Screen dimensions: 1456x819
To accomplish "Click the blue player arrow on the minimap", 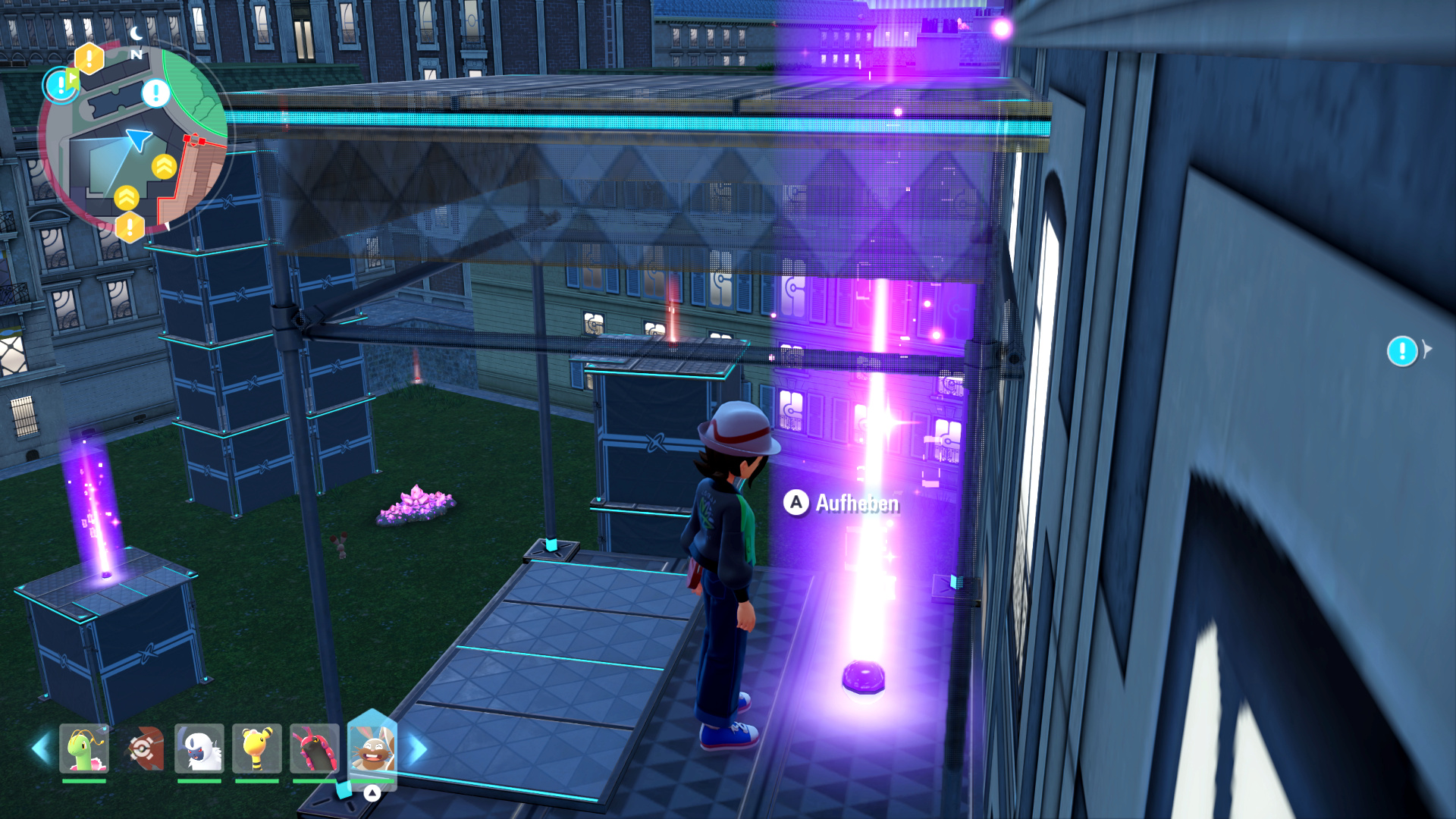I will [139, 139].
